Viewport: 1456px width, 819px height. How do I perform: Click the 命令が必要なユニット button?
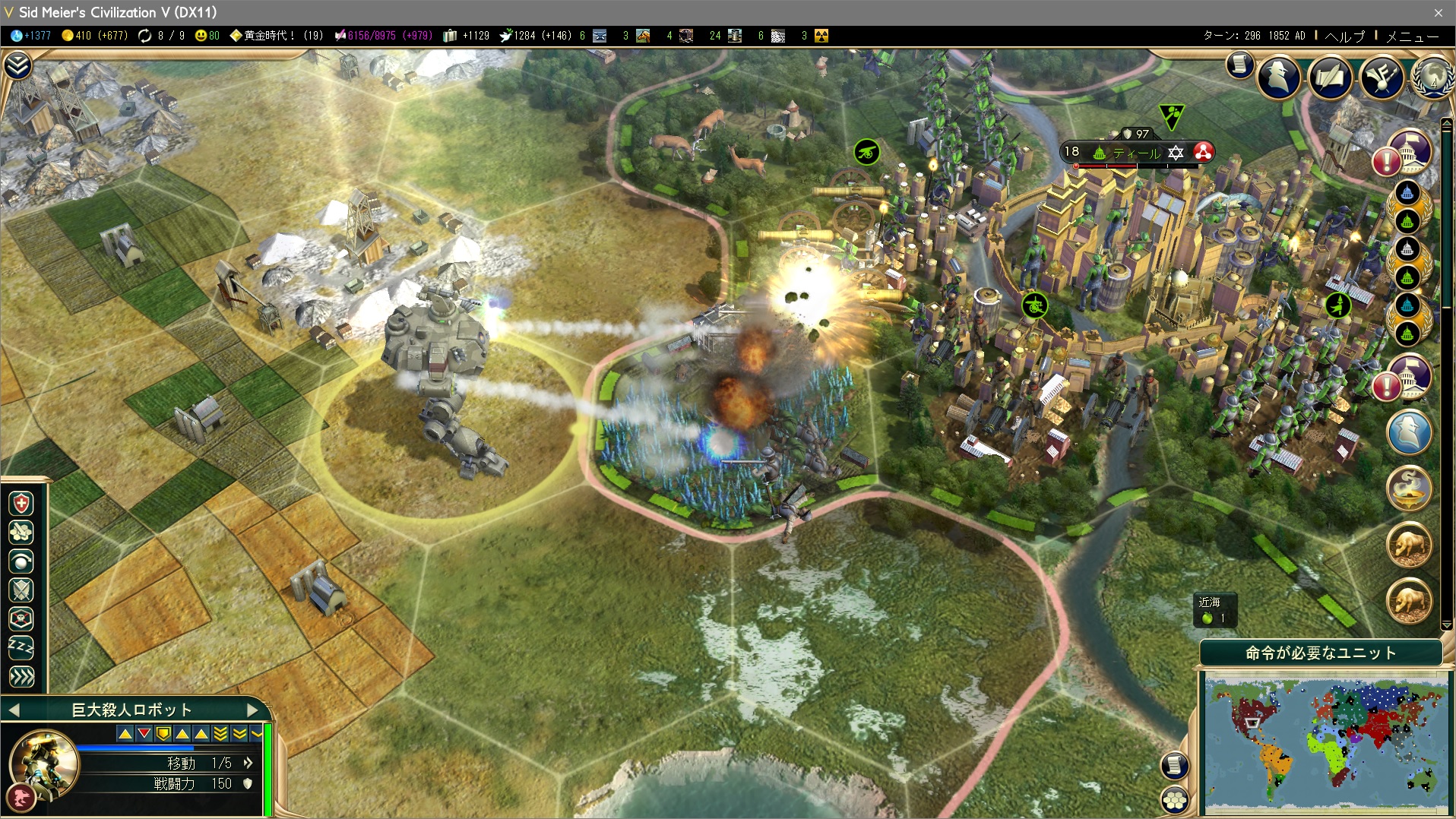tap(1320, 653)
